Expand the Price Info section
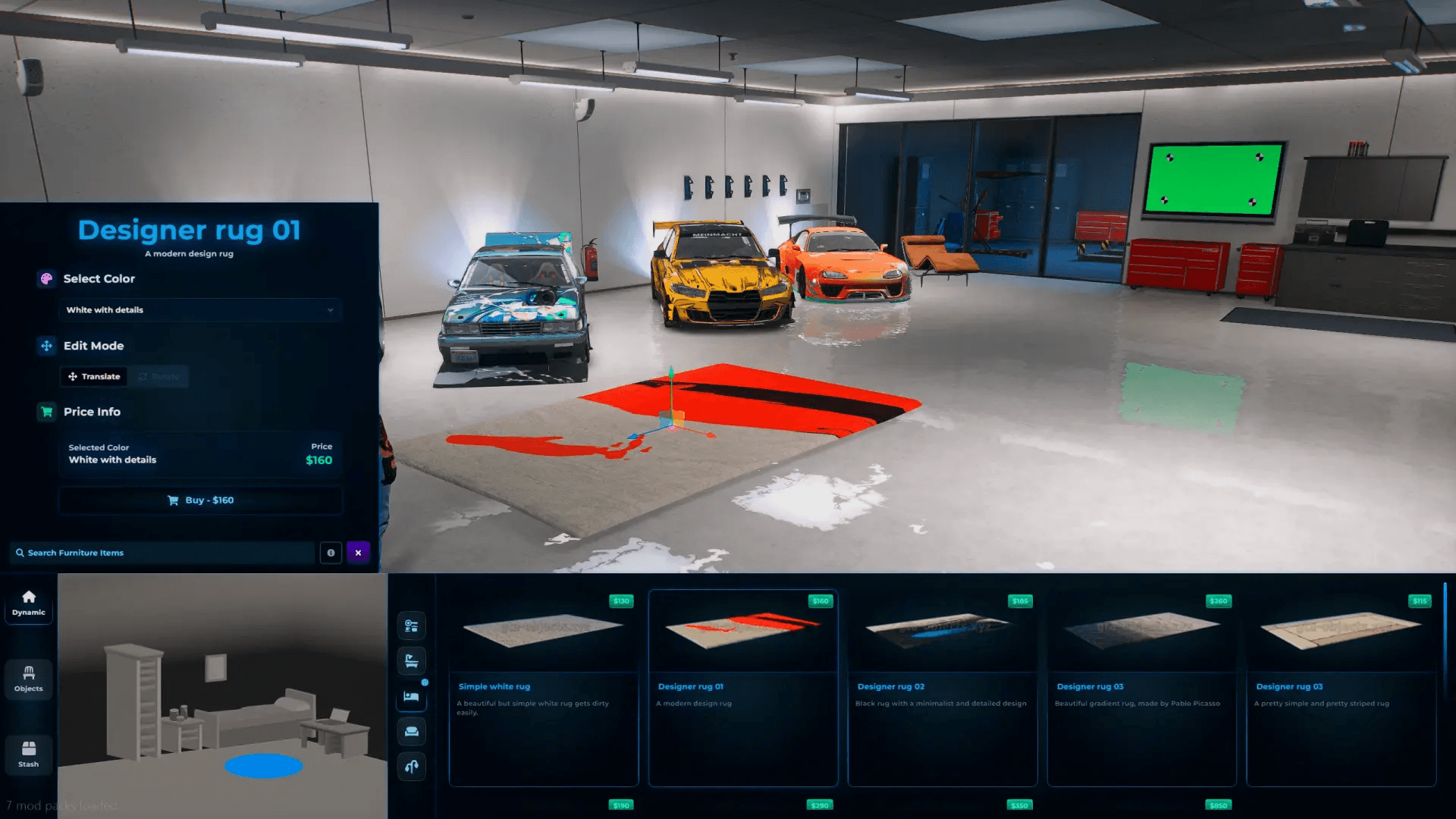Image resolution: width=1456 pixels, height=819 pixels. (x=93, y=412)
